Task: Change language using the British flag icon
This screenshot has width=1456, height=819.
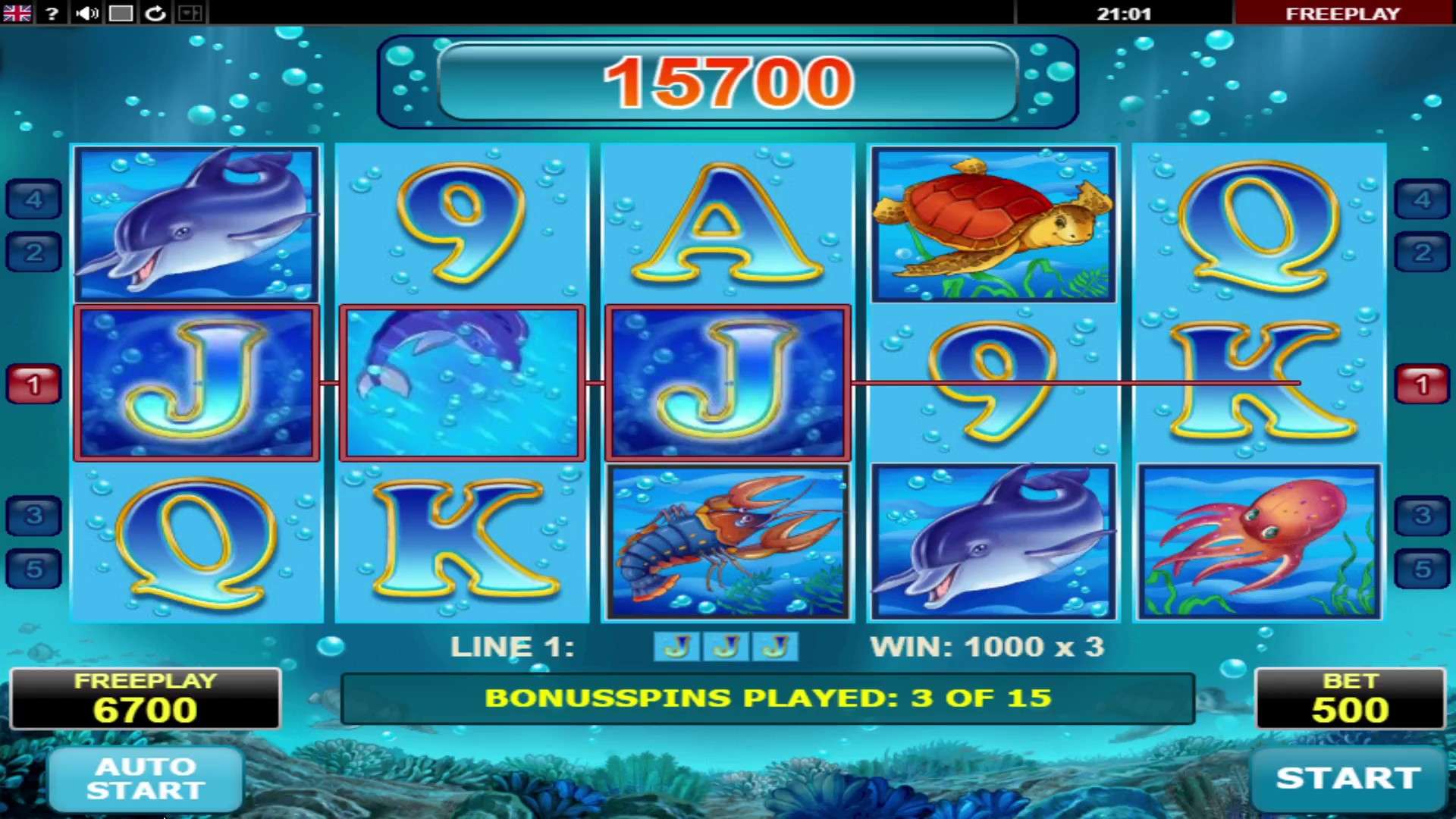Action: click(x=17, y=13)
